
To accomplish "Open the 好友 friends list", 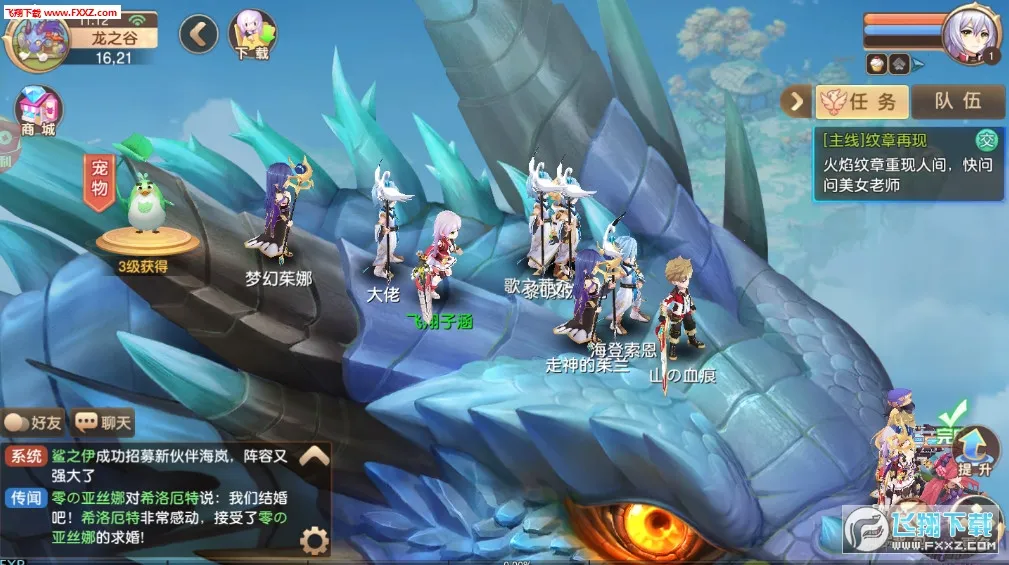I will point(33,423).
